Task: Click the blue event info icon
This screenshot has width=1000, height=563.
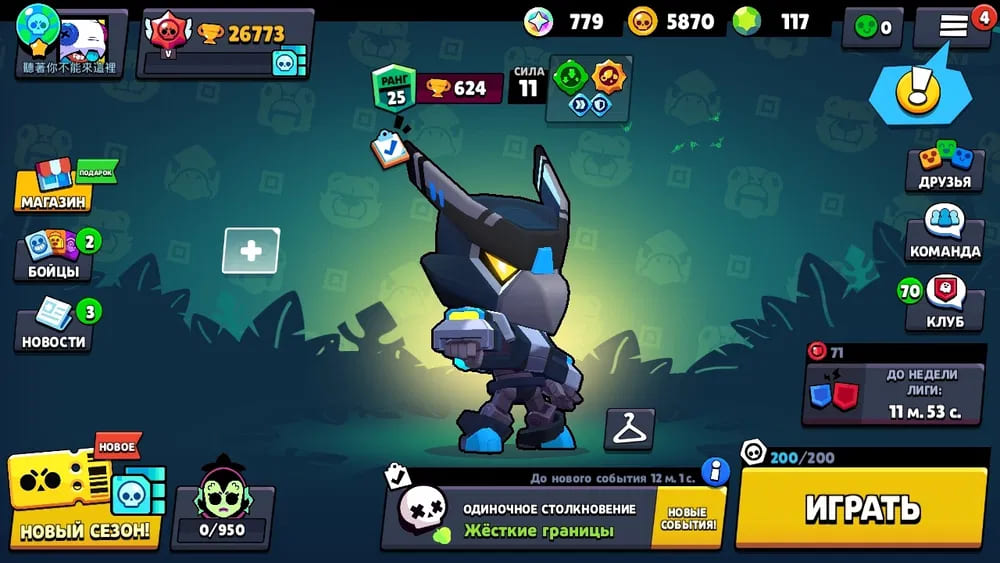Action: (x=714, y=472)
